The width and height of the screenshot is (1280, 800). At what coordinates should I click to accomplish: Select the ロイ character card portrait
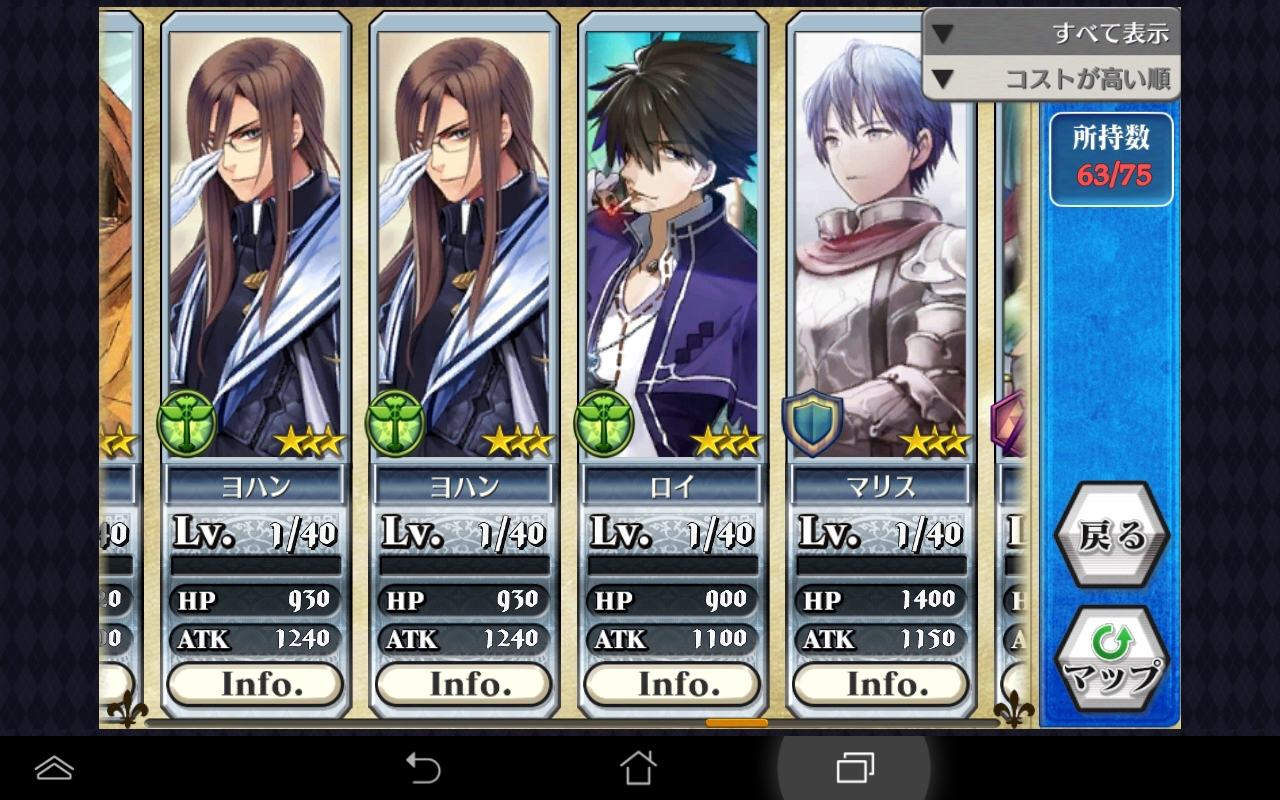pos(672,240)
